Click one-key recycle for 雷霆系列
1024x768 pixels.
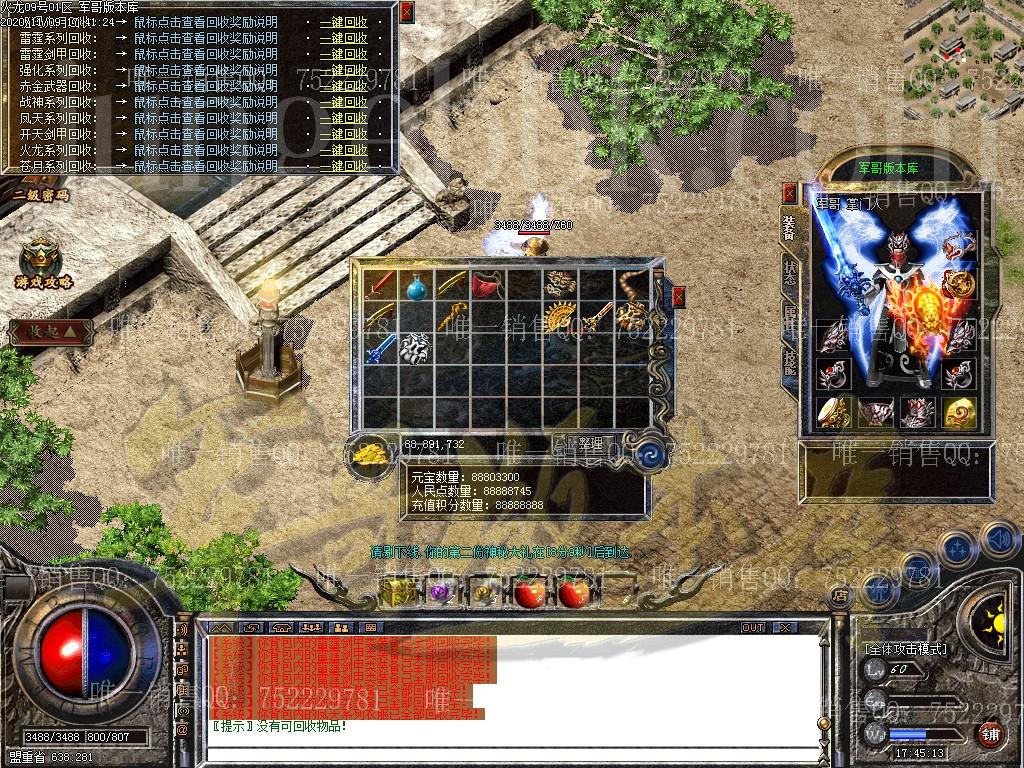[x=343, y=38]
